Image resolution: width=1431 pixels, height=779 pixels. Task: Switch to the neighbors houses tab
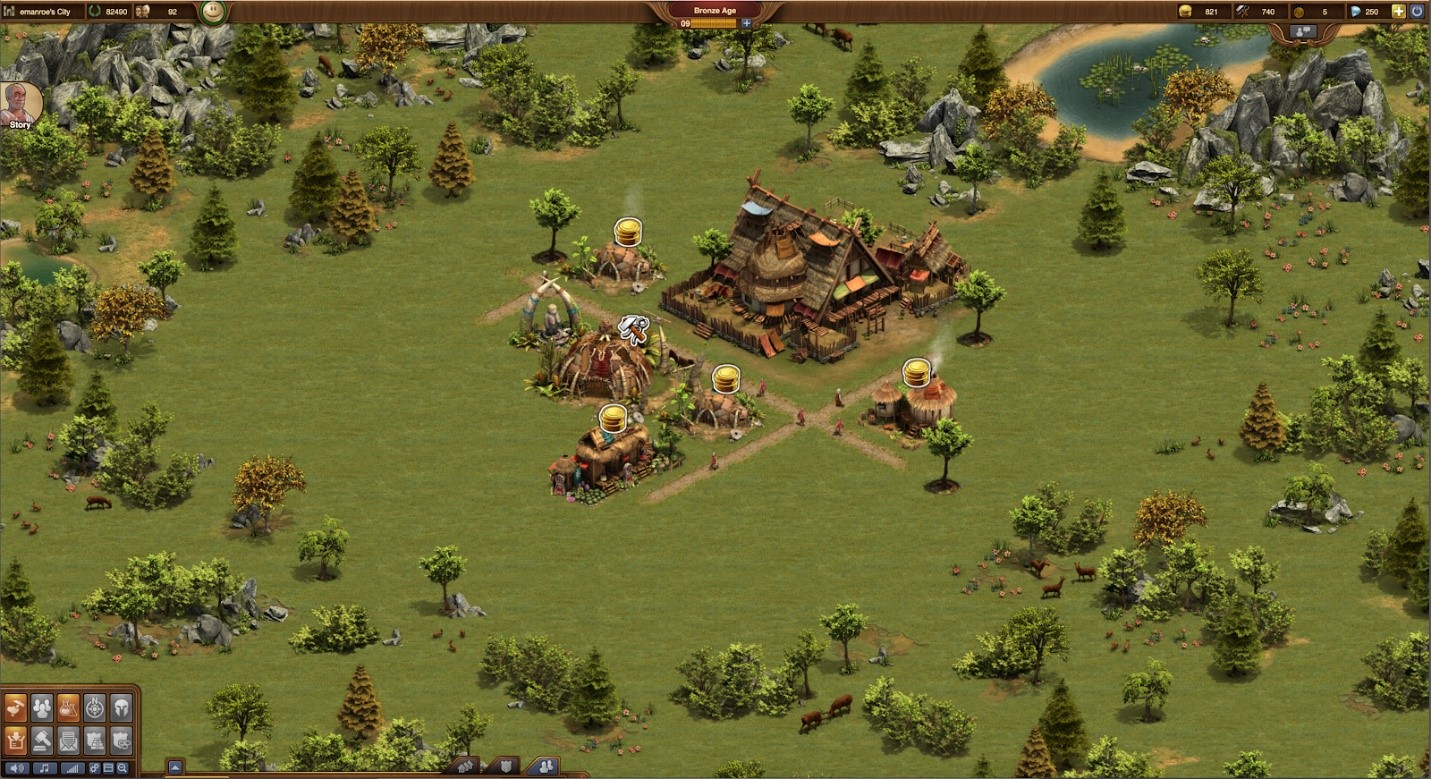(465, 767)
